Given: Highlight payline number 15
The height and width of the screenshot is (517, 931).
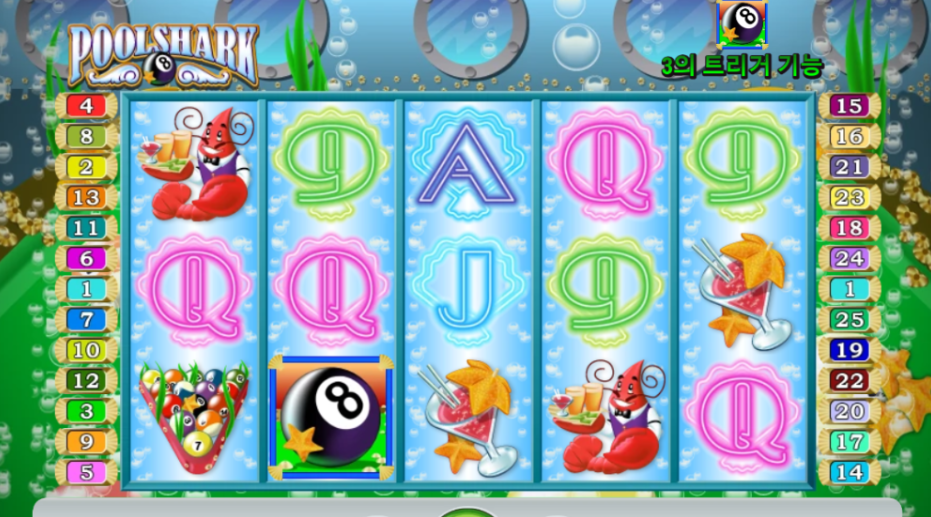Looking at the screenshot, I should click(x=848, y=105).
